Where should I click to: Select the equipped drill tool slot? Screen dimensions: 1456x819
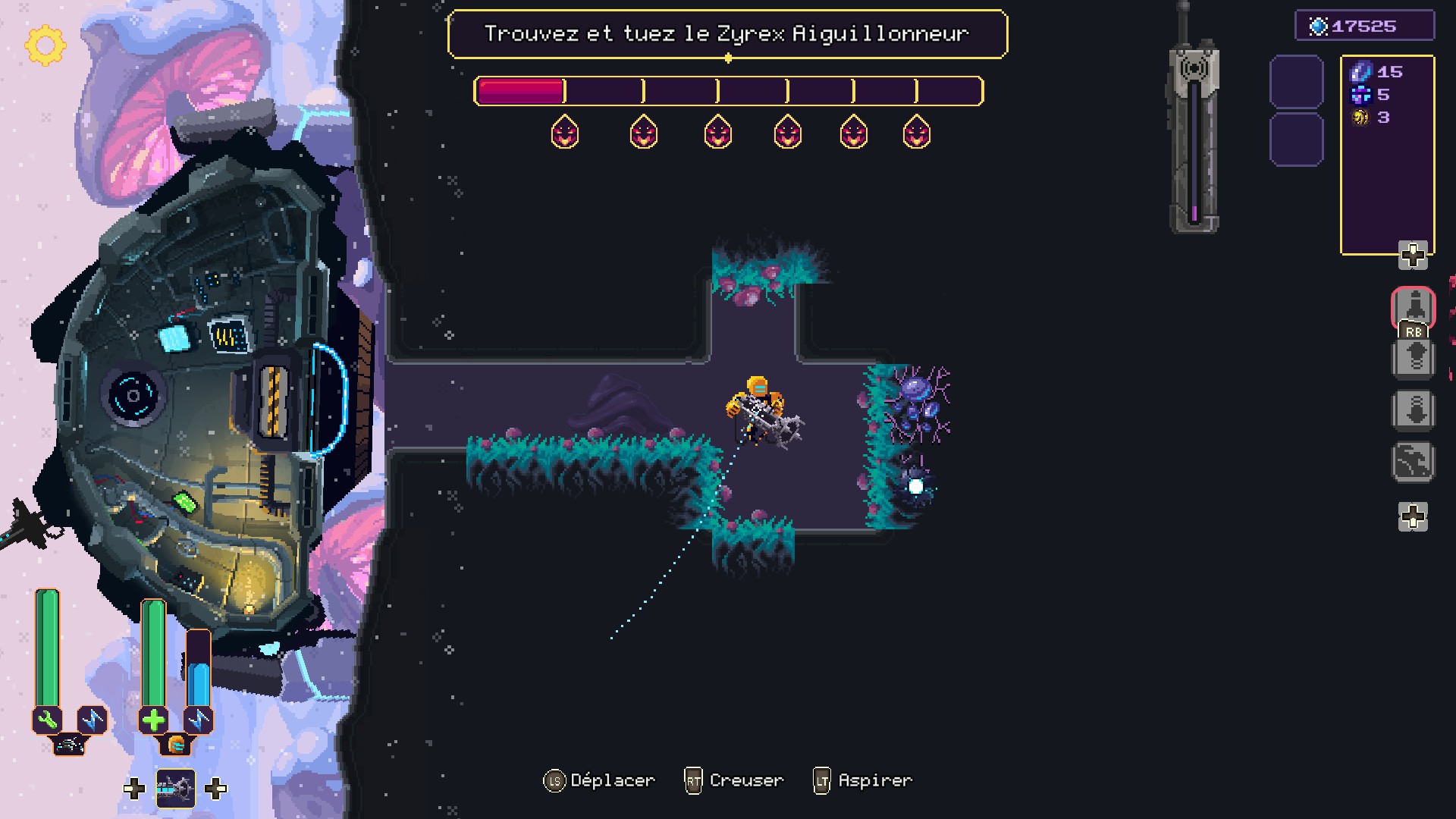coord(175,789)
